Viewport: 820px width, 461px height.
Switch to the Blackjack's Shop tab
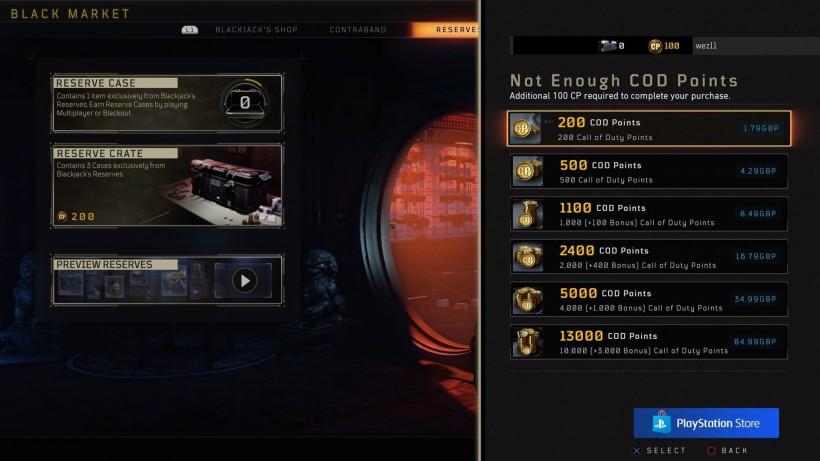256,30
